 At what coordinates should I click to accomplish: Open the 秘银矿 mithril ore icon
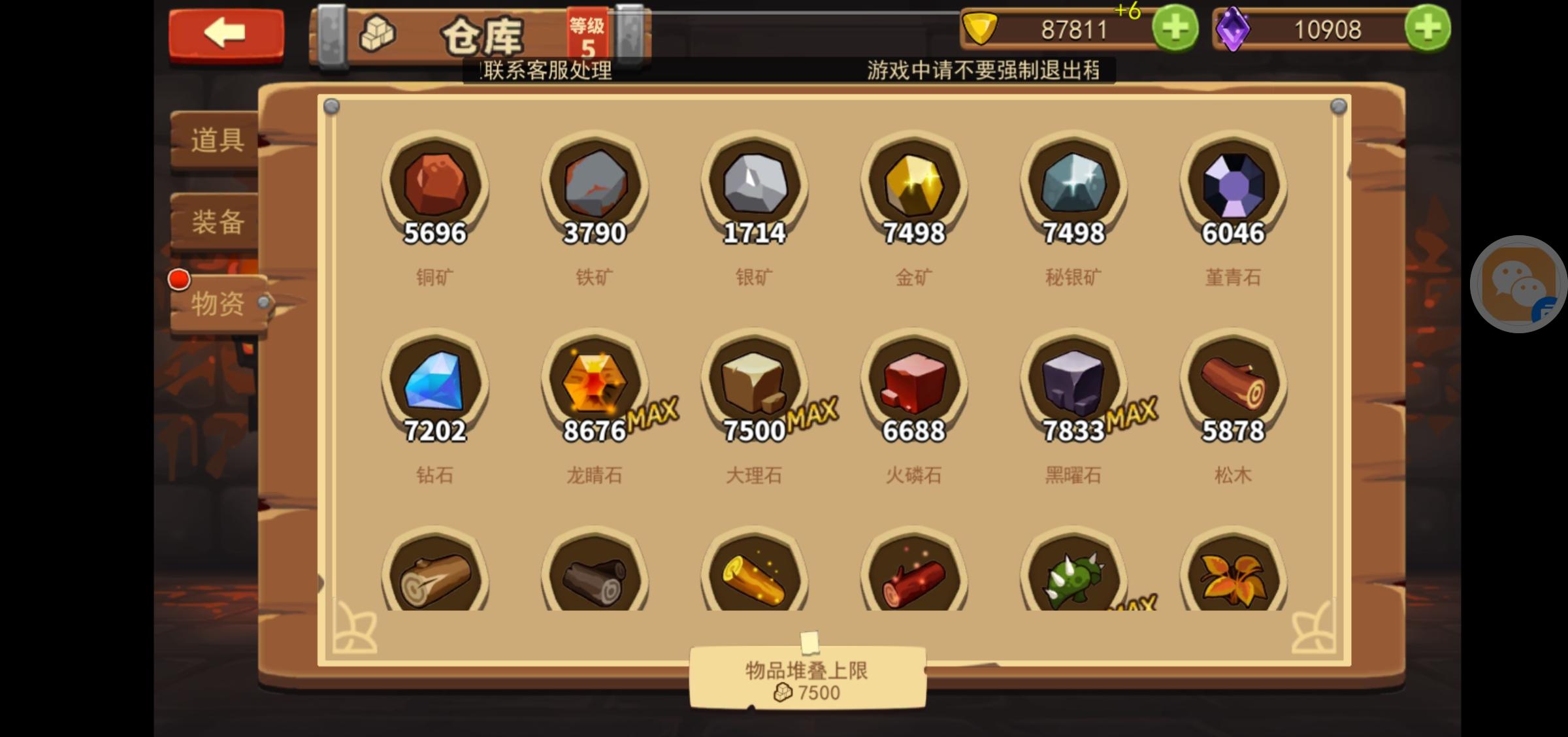tap(1073, 186)
